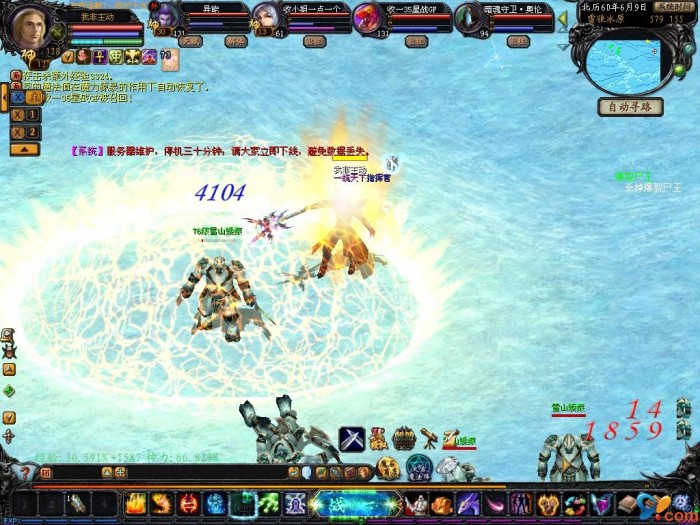
Task: Click the telescope icon above the hotbar
Action: click(x=428, y=438)
